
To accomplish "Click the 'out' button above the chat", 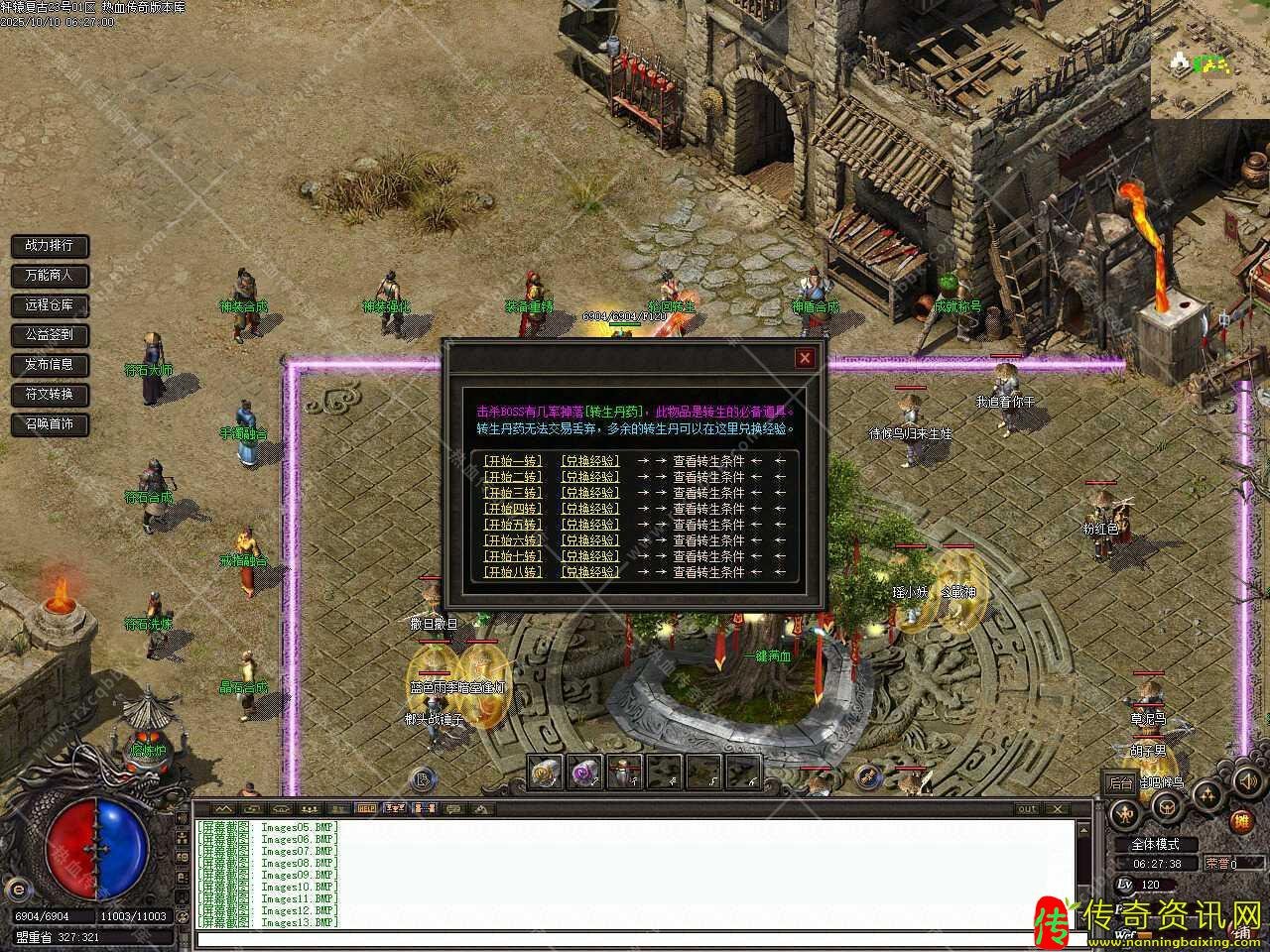I will (x=1027, y=808).
